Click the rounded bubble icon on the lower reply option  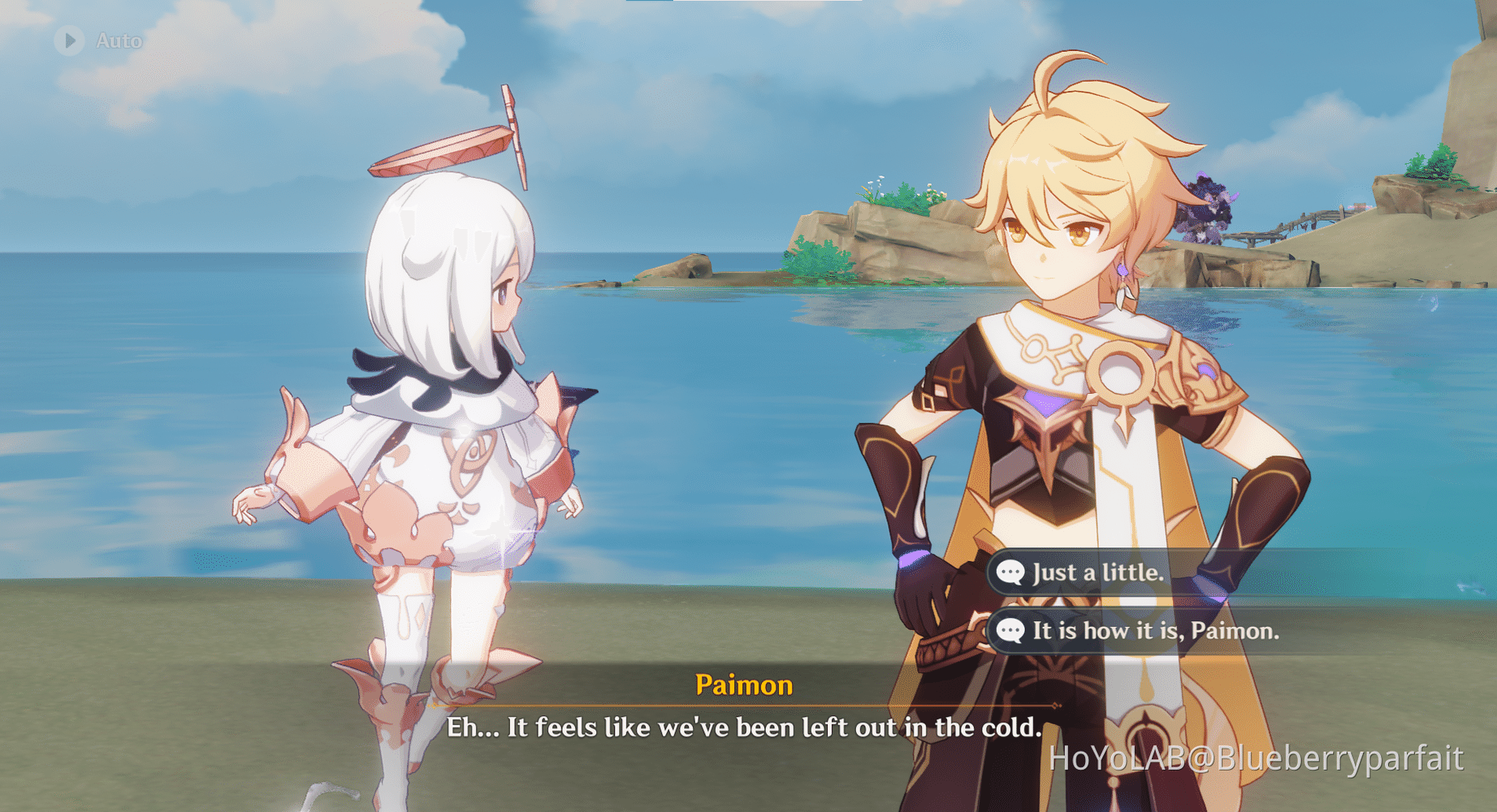(x=1010, y=630)
